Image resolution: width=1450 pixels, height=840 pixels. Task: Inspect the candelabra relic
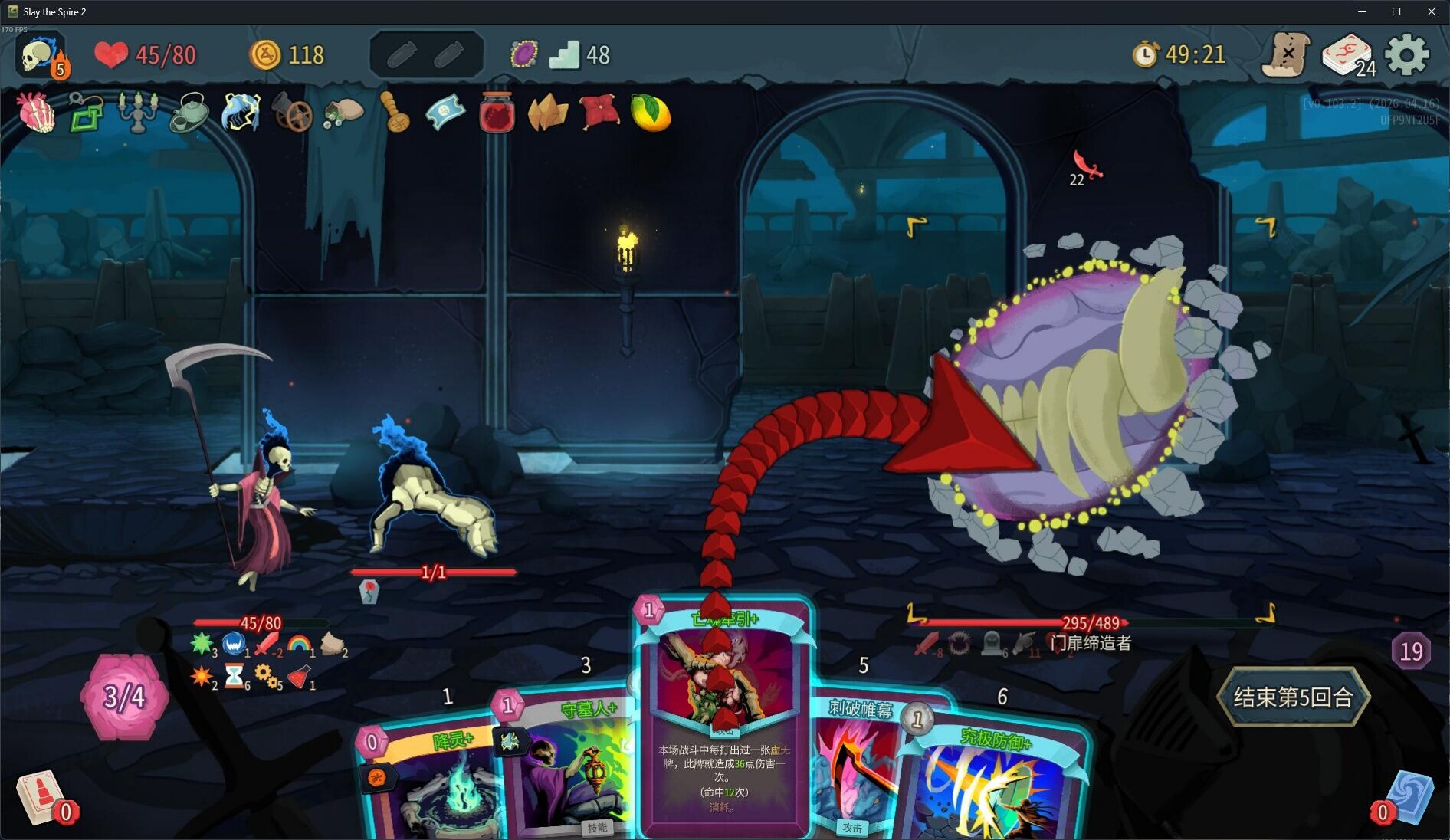(138, 112)
